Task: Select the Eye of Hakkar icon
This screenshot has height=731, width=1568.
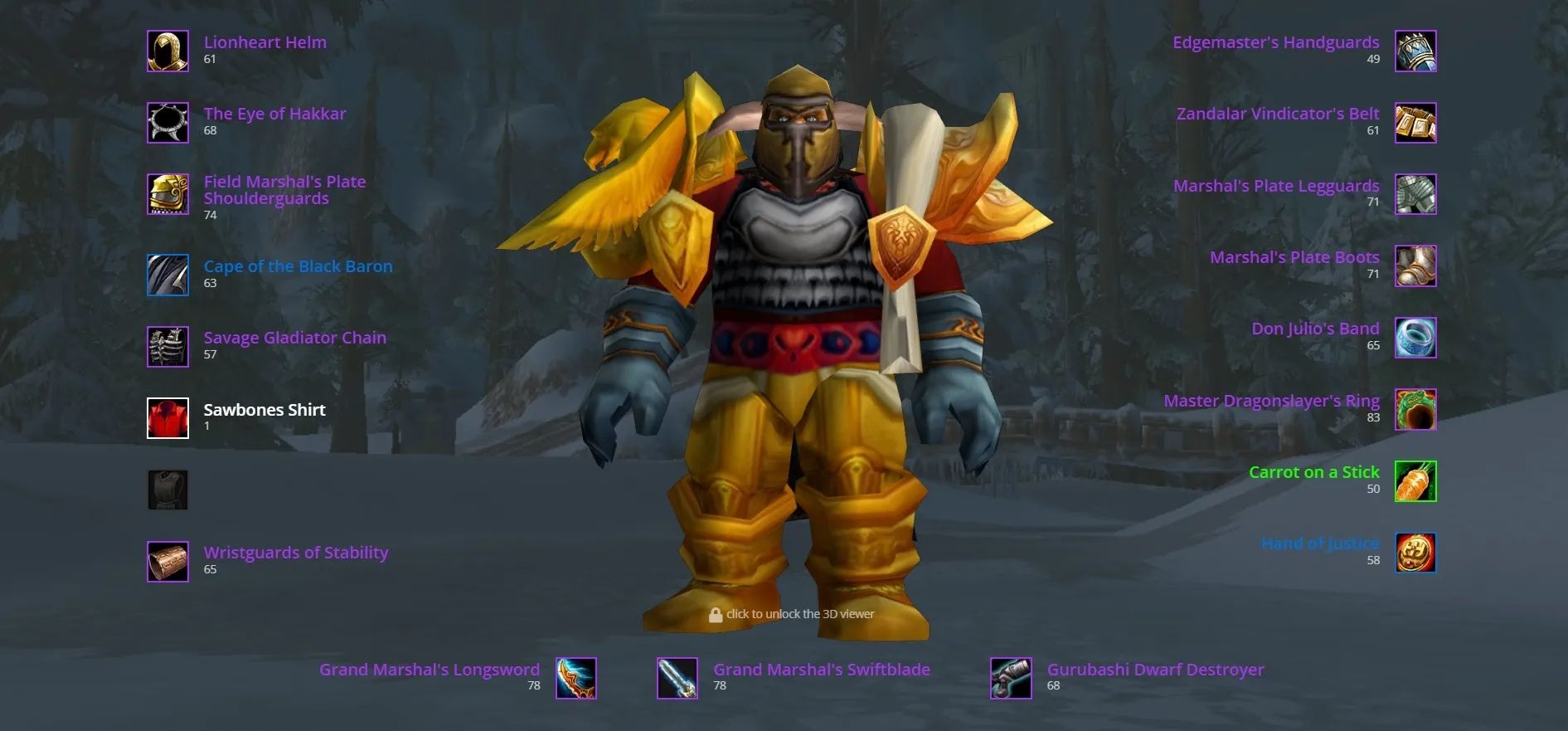Action: (x=167, y=122)
